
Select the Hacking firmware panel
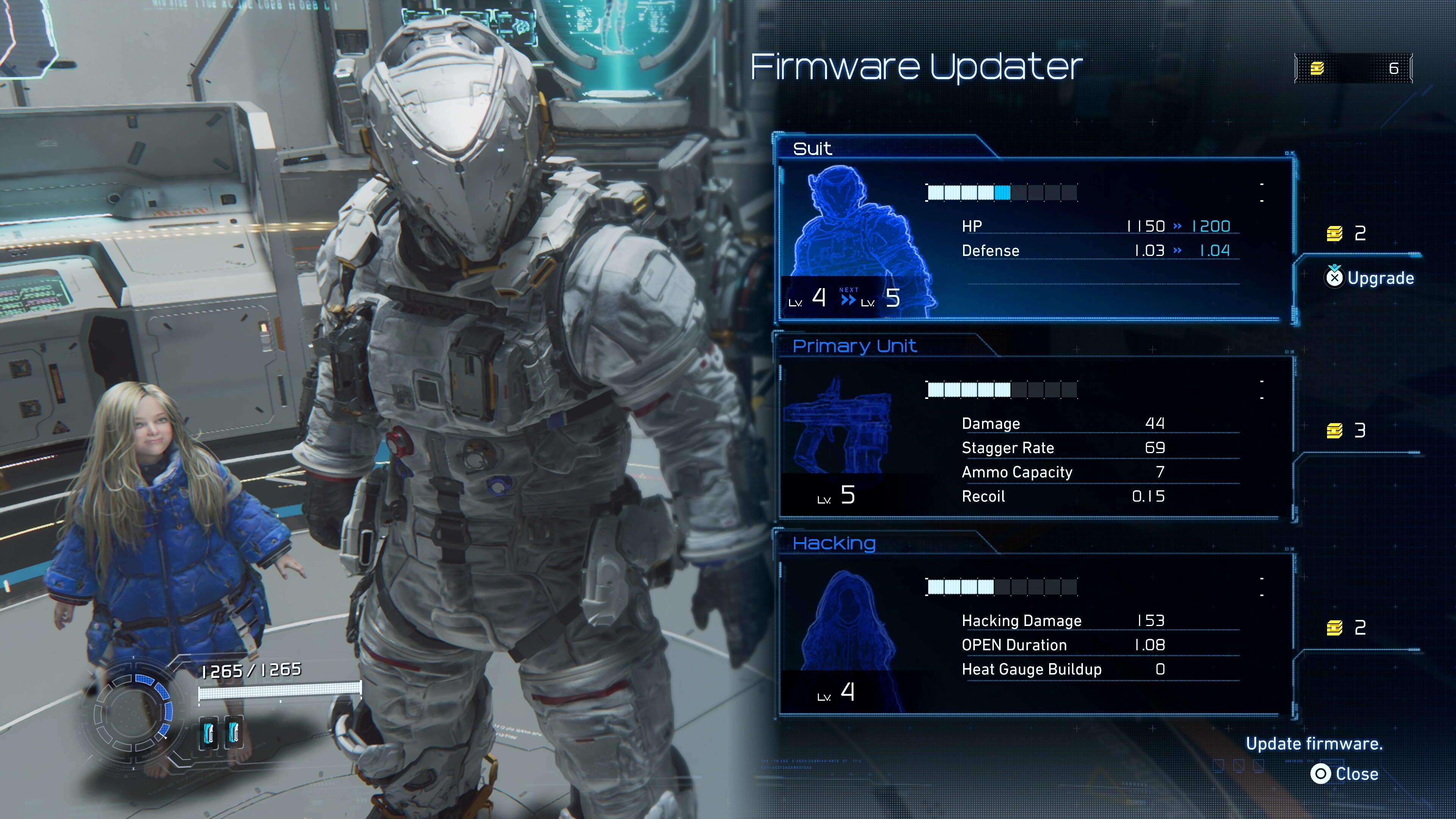[x=1034, y=633]
